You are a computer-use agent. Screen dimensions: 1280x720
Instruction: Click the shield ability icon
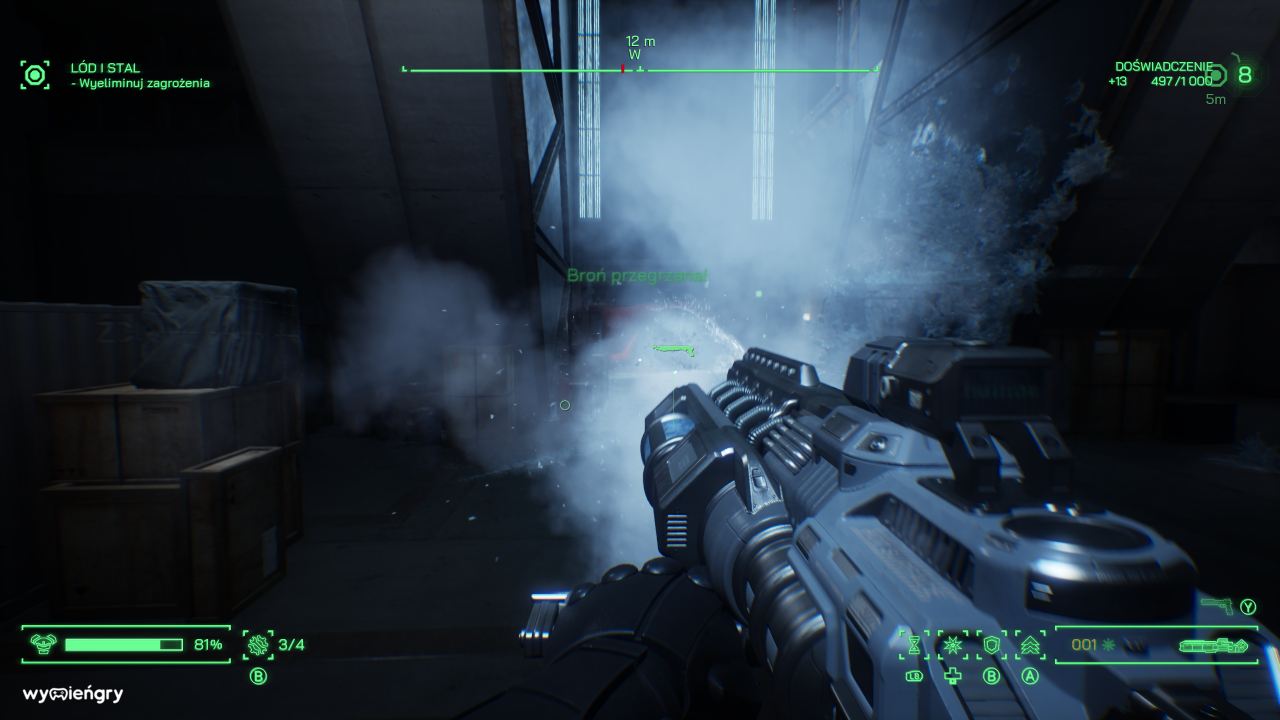[992, 646]
